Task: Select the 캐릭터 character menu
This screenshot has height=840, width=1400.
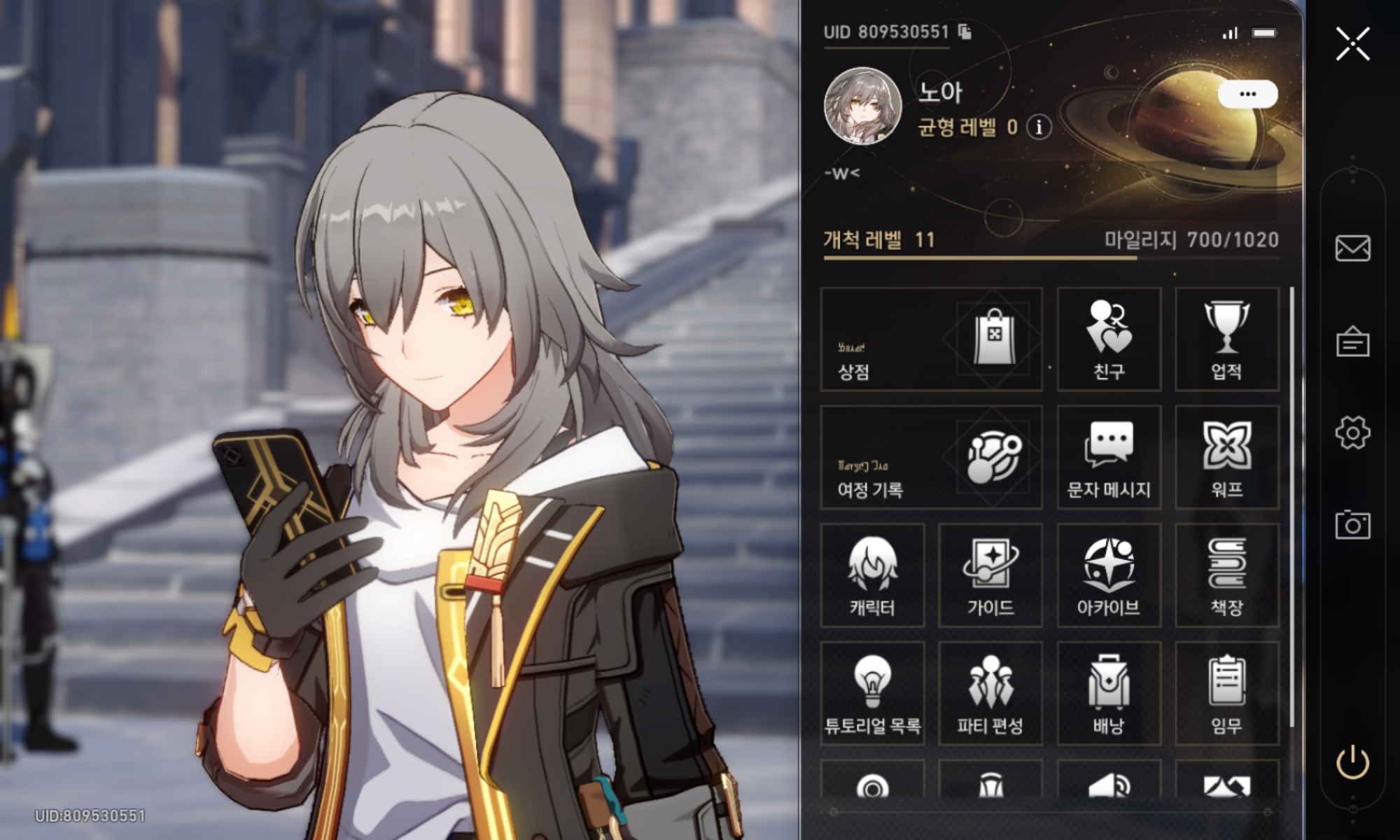Action: tap(872, 575)
